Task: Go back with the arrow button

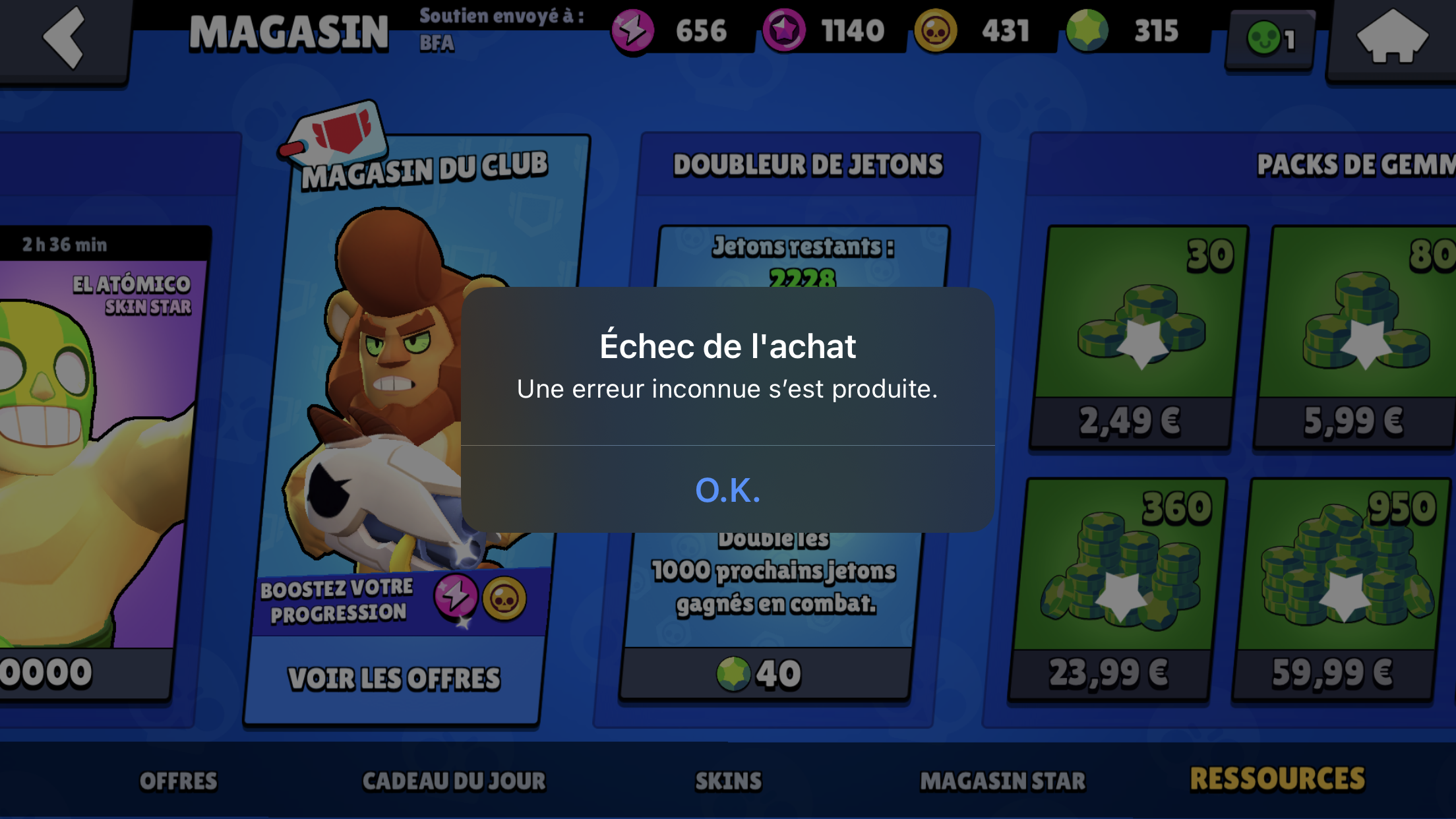Action: click(64, 38)
